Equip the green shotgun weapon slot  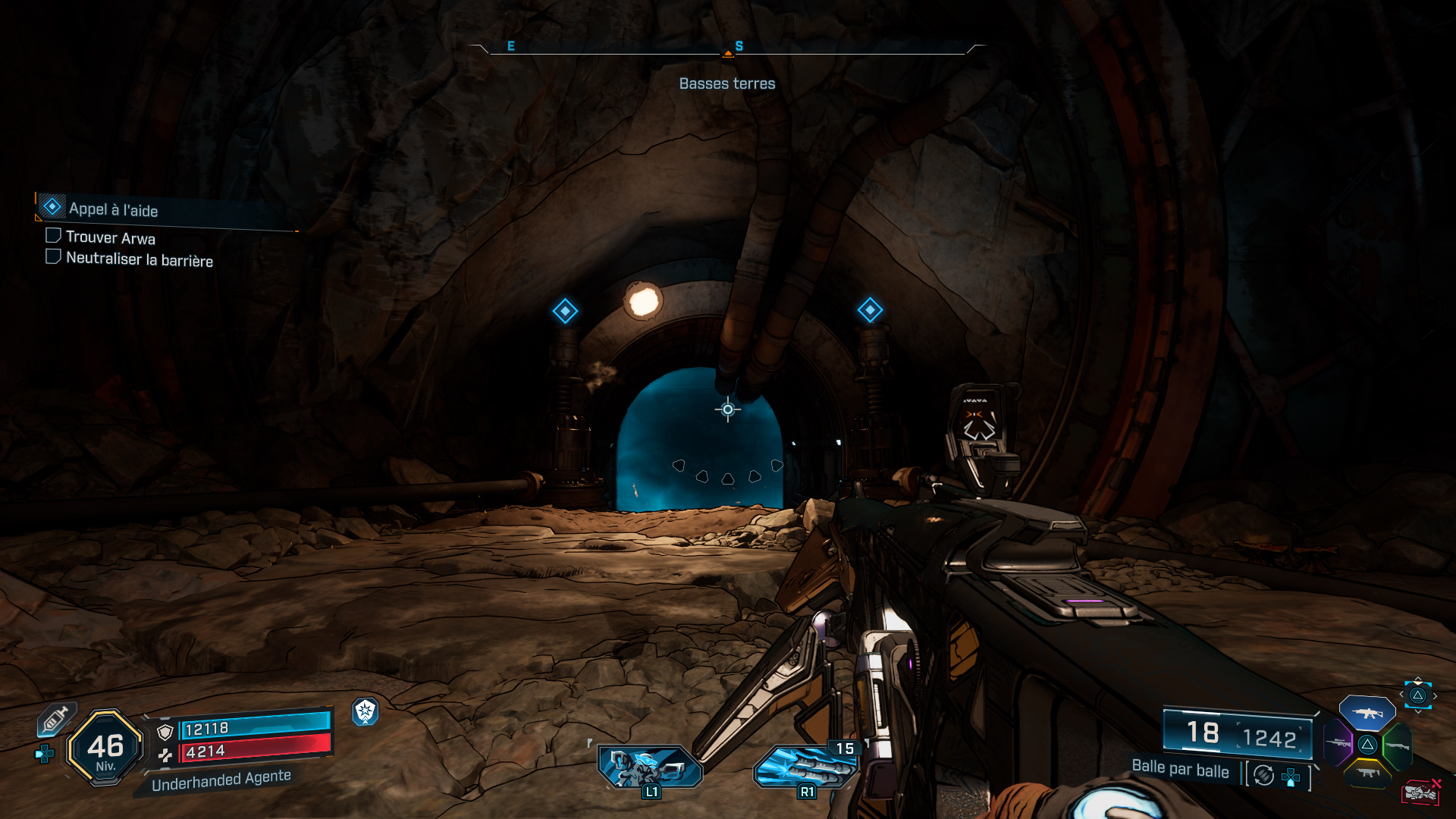[1397, 745]
